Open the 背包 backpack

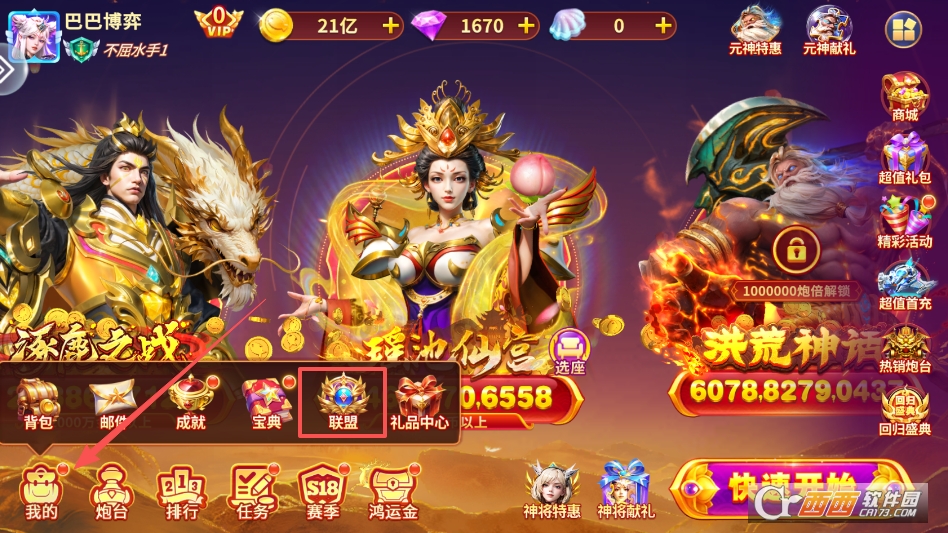point(39,402)
